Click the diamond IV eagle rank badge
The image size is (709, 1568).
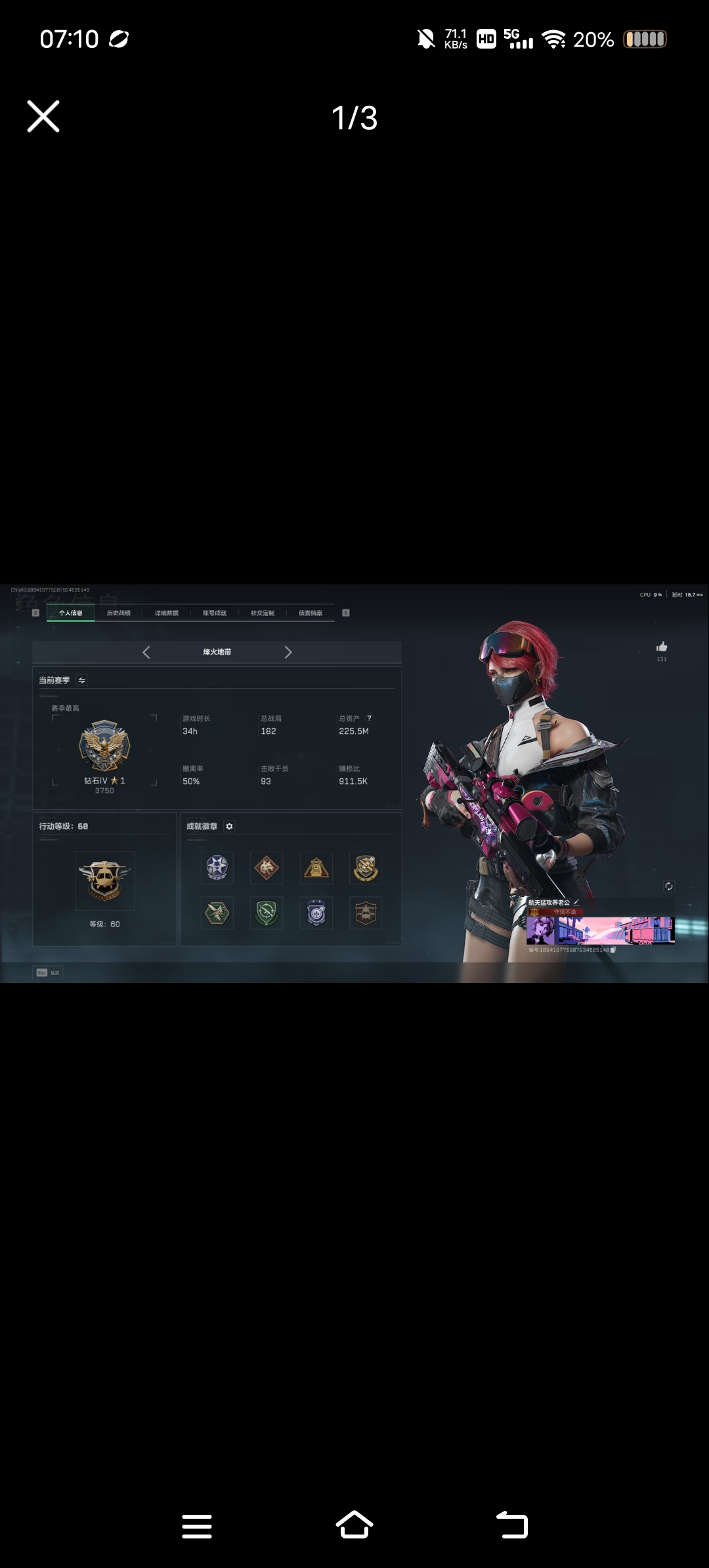click(104, 746)
